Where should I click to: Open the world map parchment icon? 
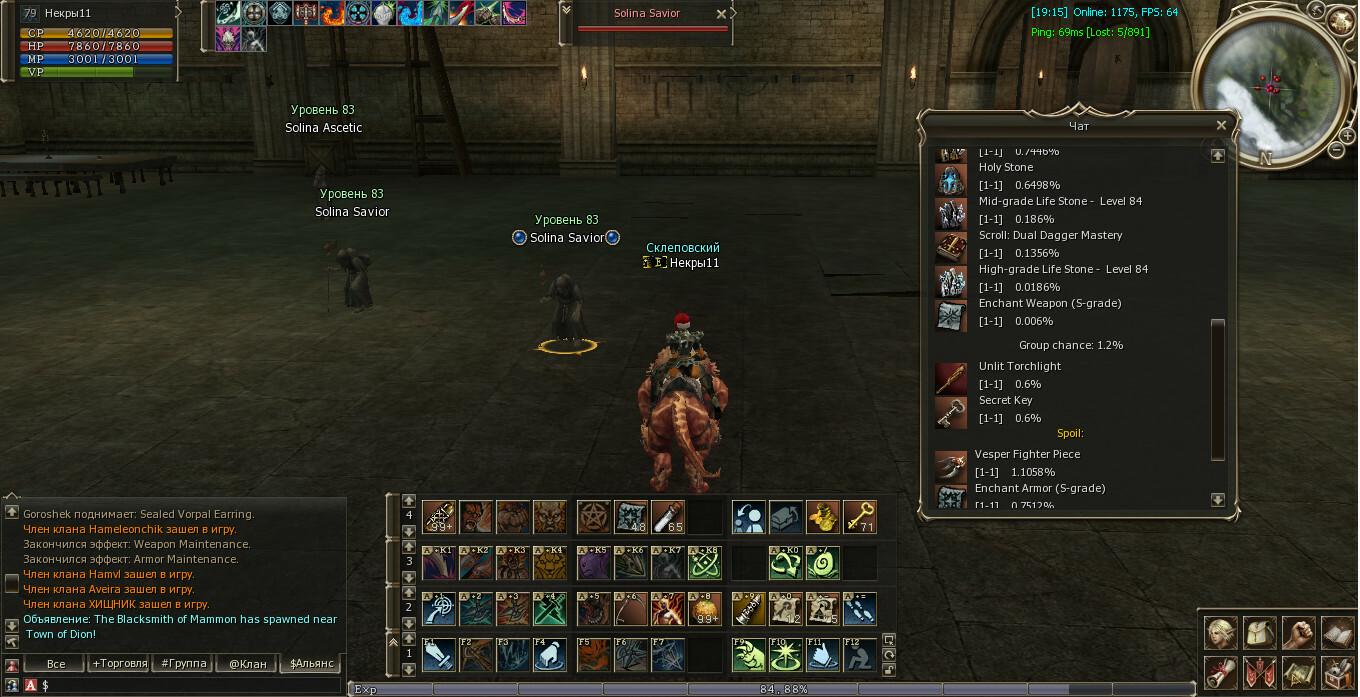coord(1297,672)
